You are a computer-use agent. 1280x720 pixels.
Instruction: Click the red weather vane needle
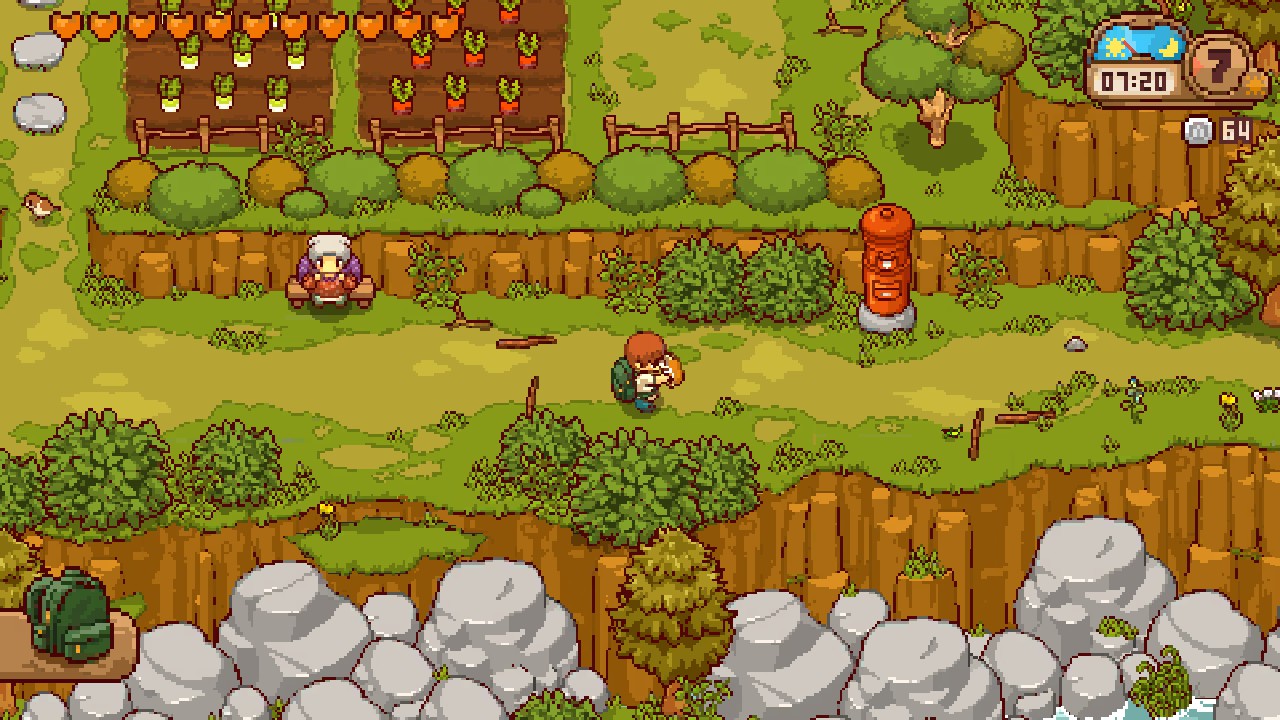click(x=1129, y=47)
